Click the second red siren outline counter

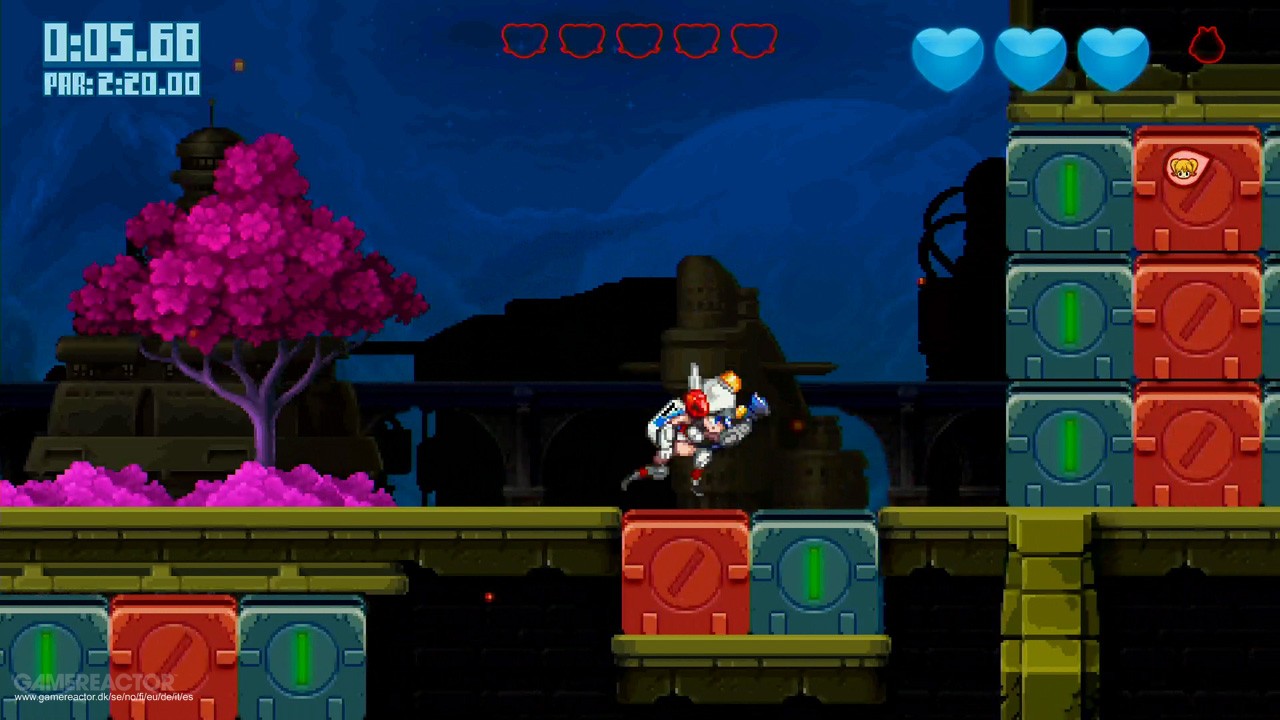(581, 40)
